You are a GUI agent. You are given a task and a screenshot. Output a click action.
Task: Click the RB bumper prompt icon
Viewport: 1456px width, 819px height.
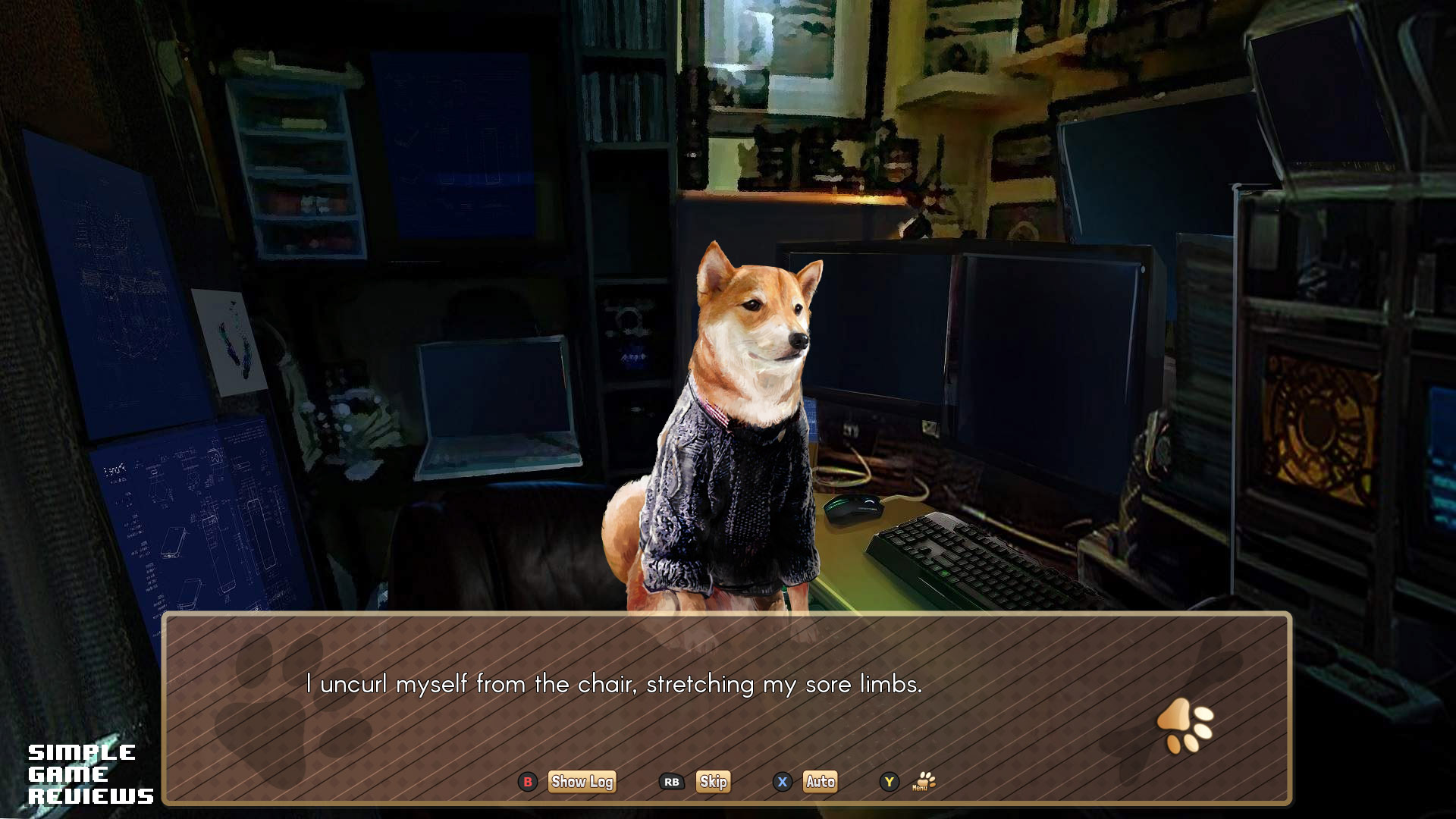coord(670,783)
